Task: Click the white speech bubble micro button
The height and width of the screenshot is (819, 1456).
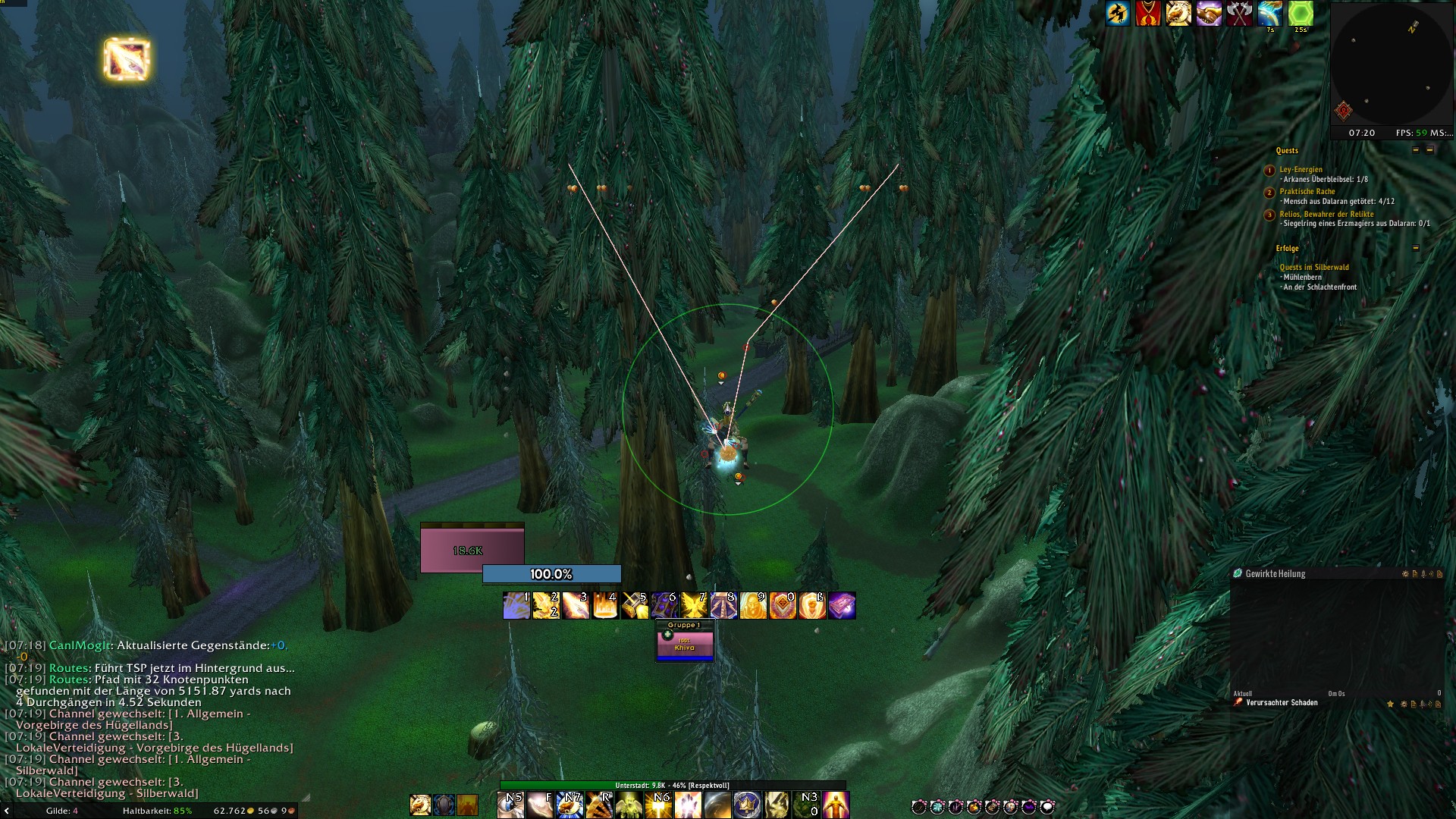Action: click(x=1047, y=807)
